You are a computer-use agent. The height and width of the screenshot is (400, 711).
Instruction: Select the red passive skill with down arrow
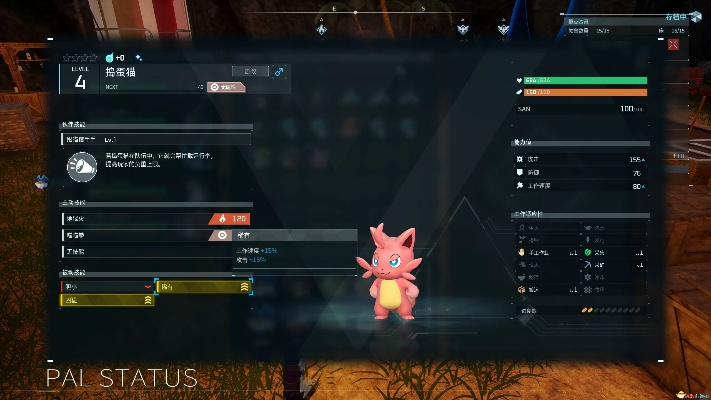[107, 286]
